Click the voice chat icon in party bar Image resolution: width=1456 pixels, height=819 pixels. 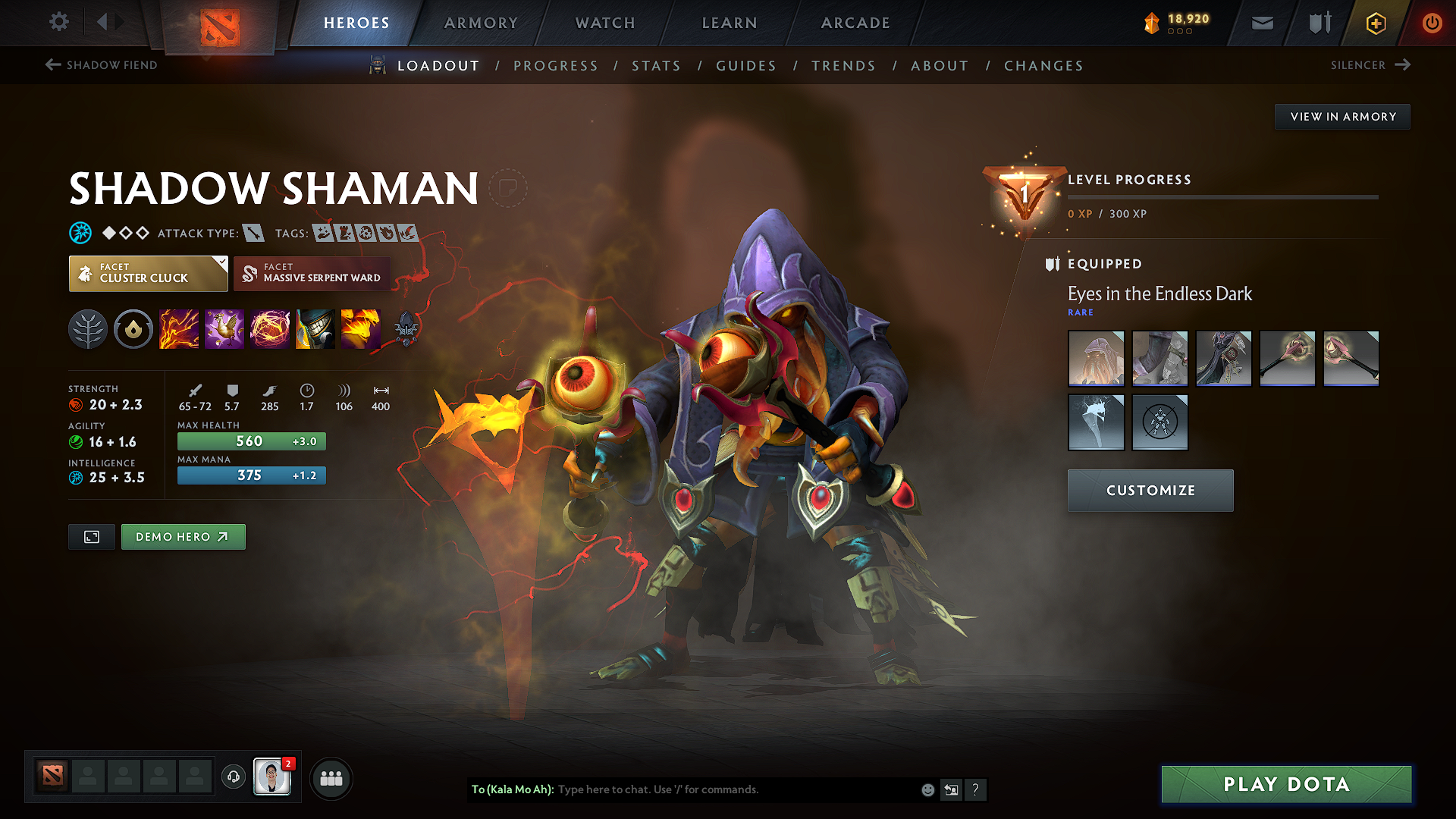[233, 777]
